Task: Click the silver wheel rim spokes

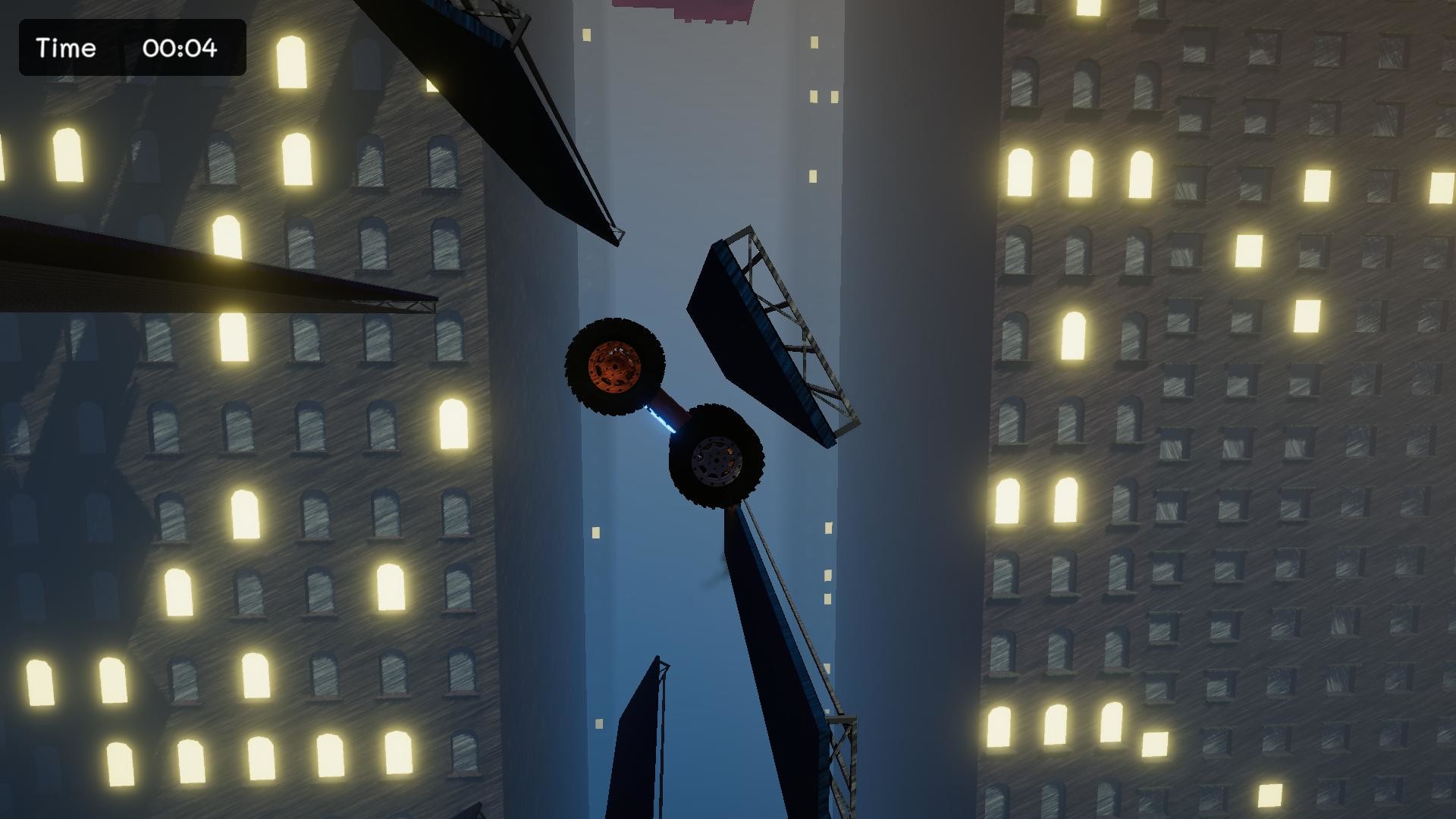Action: click(x=718, y=459)
